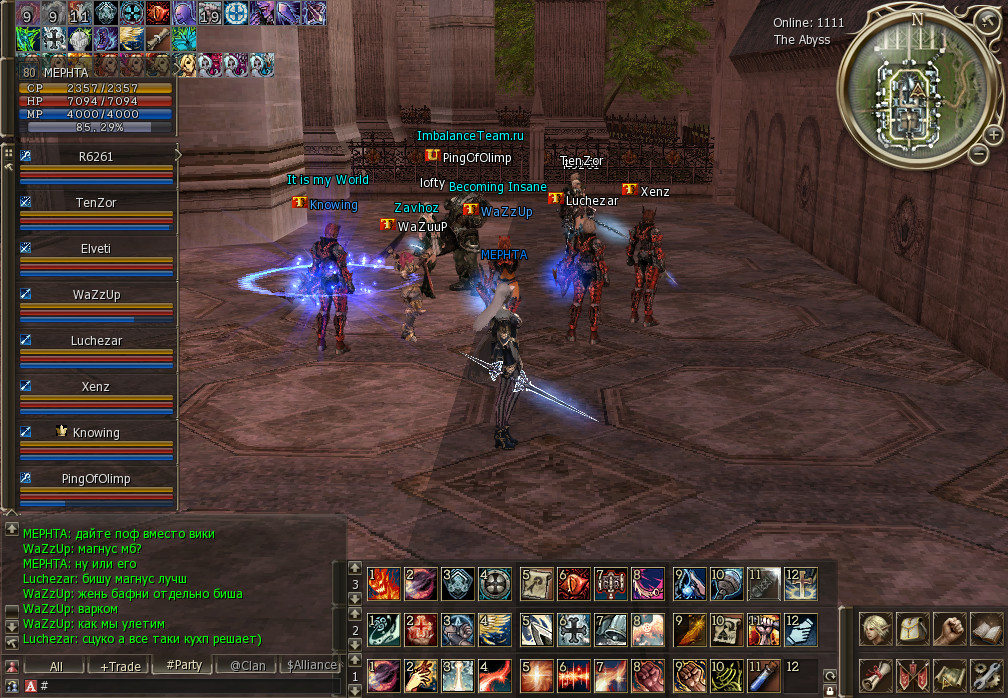Screen dimensions: 1008x698
Task: Switch chat to the All tab
Action: pyautogui.click(x=56, y=666)
